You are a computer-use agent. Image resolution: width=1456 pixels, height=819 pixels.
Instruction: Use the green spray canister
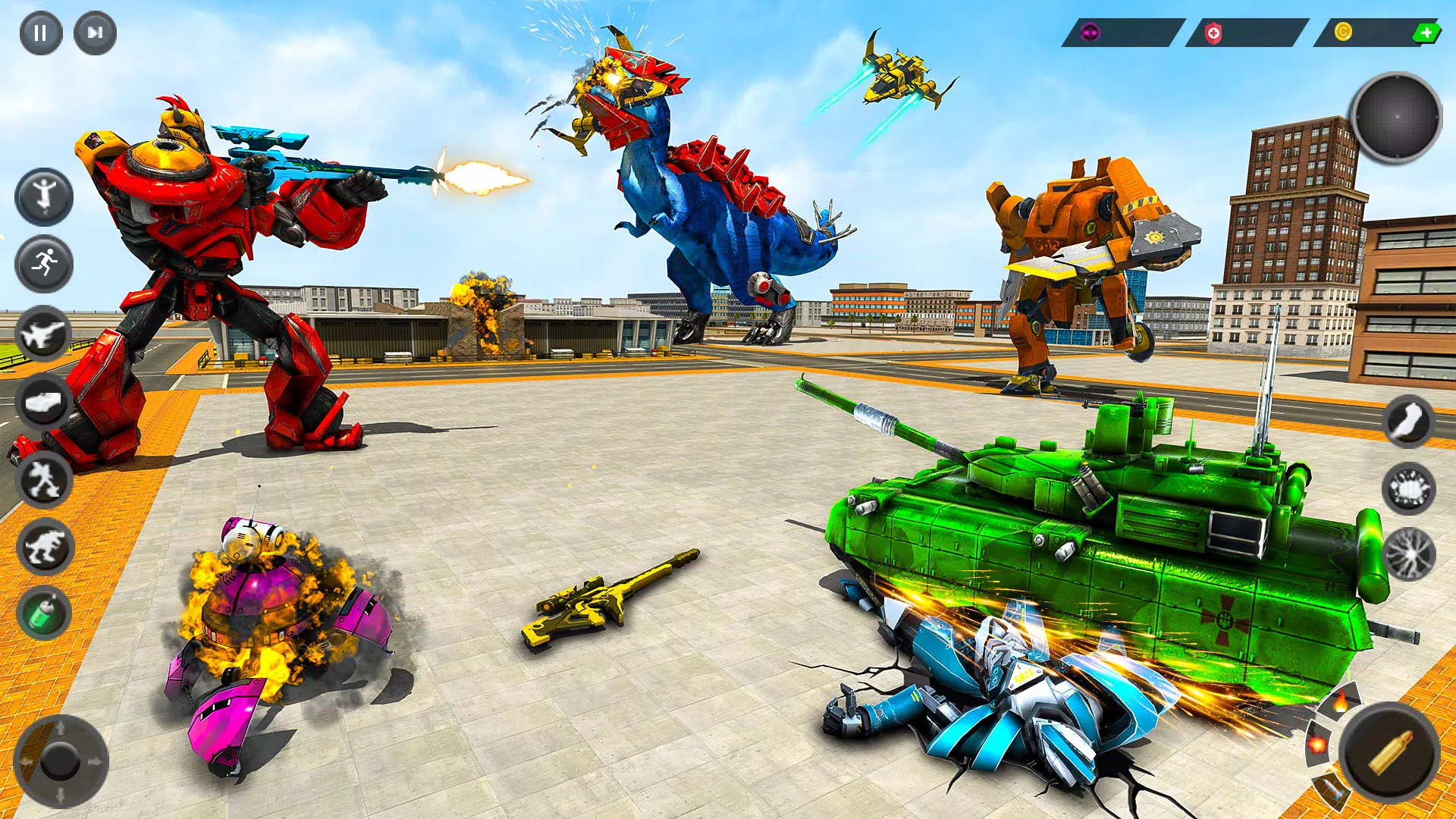(44, 613)
